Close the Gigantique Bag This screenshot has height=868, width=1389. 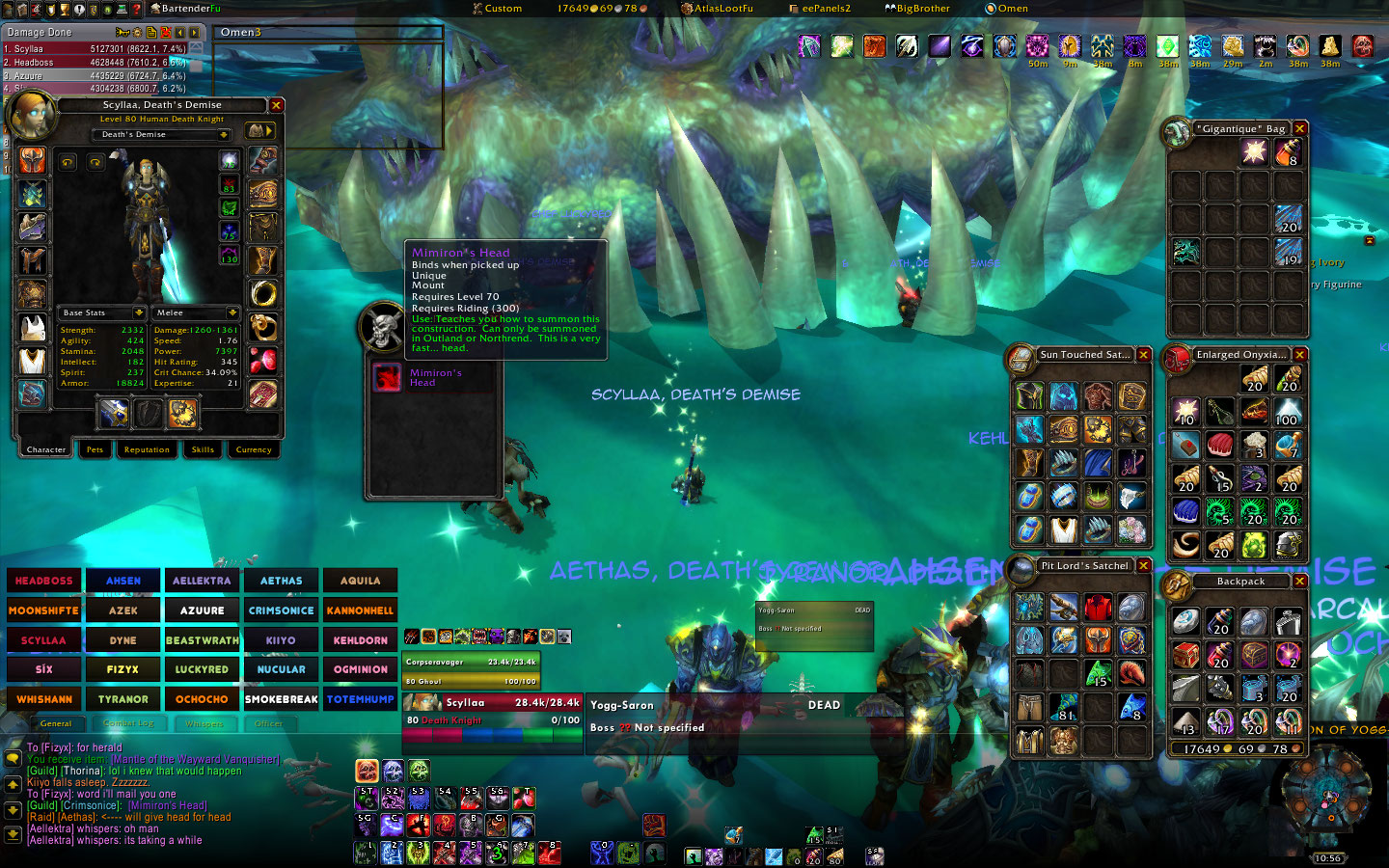[1299, 128]
